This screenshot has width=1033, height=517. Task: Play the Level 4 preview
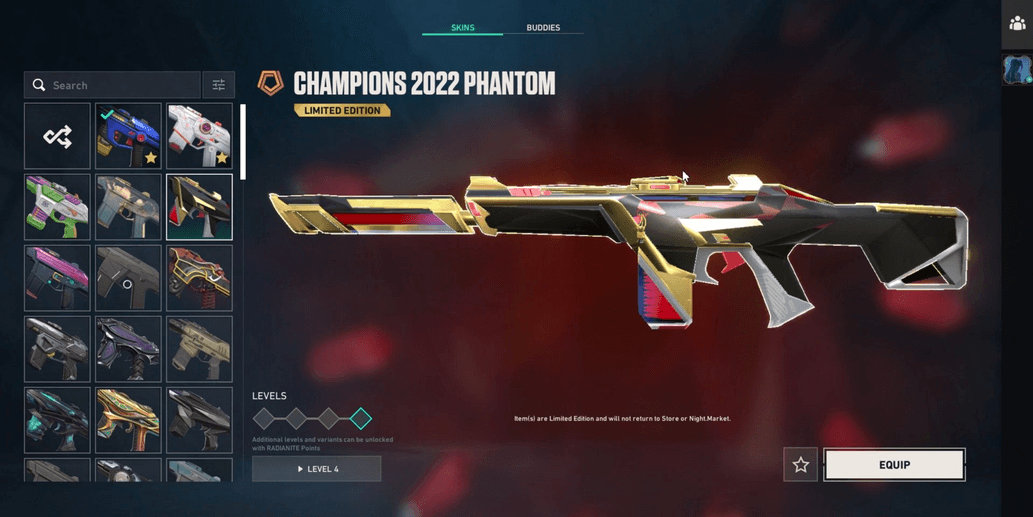(x=316, y=469)
